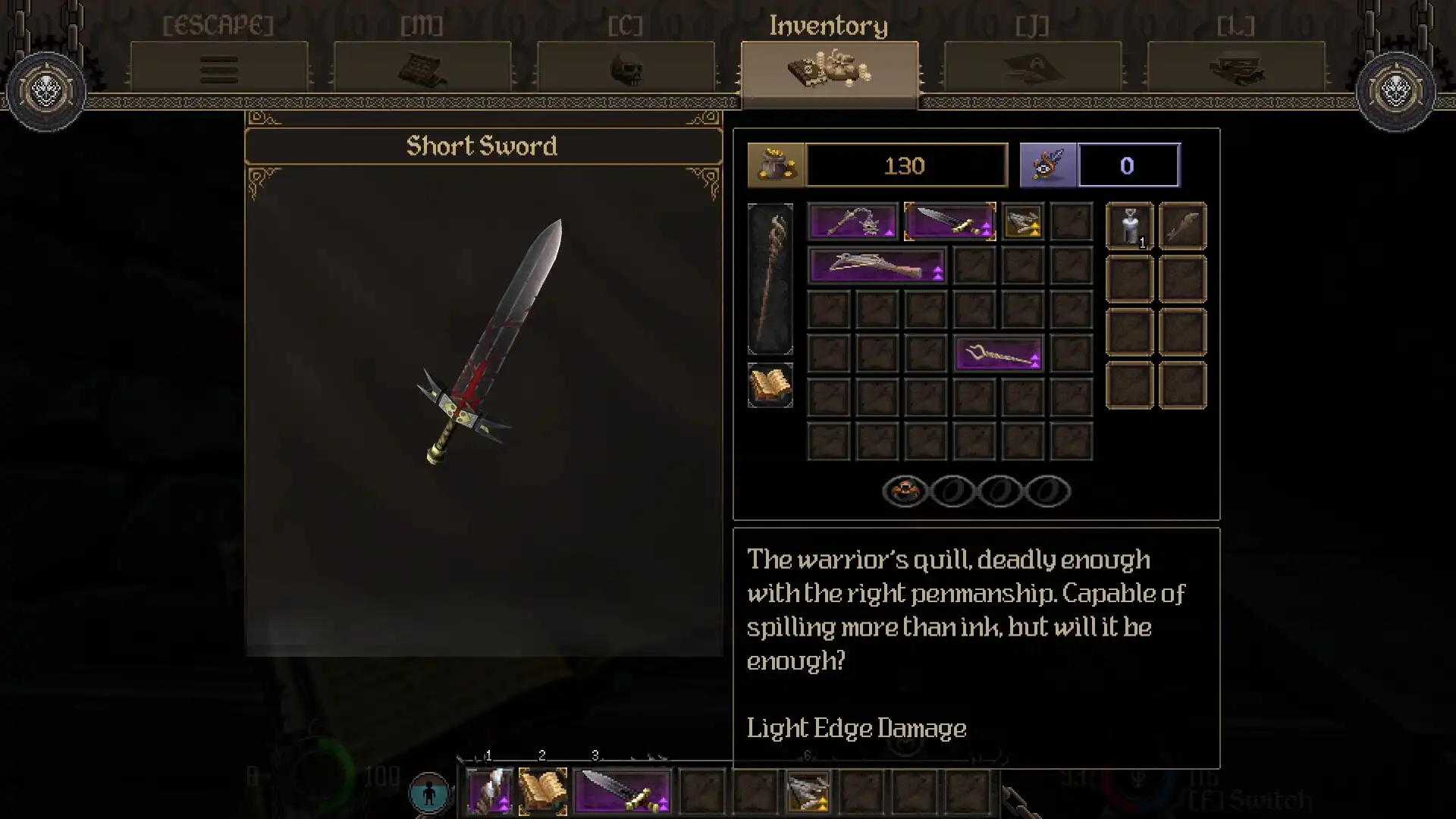The image size is (1456, 819).
Task: Select the equipped spellbook slot icon
Action: [x=770, y=384]
